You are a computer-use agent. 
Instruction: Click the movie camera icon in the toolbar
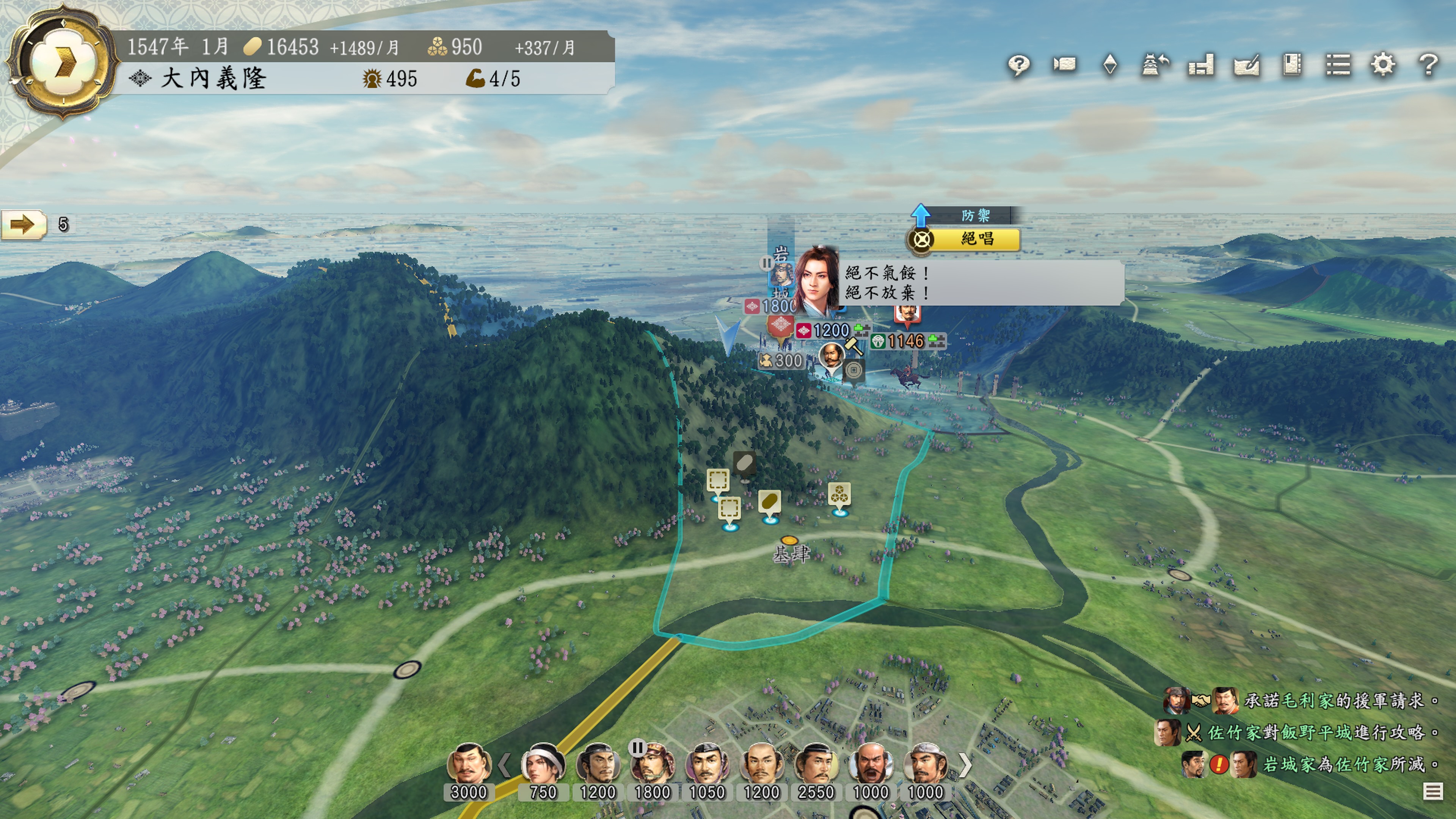(x=1064, y=65)
